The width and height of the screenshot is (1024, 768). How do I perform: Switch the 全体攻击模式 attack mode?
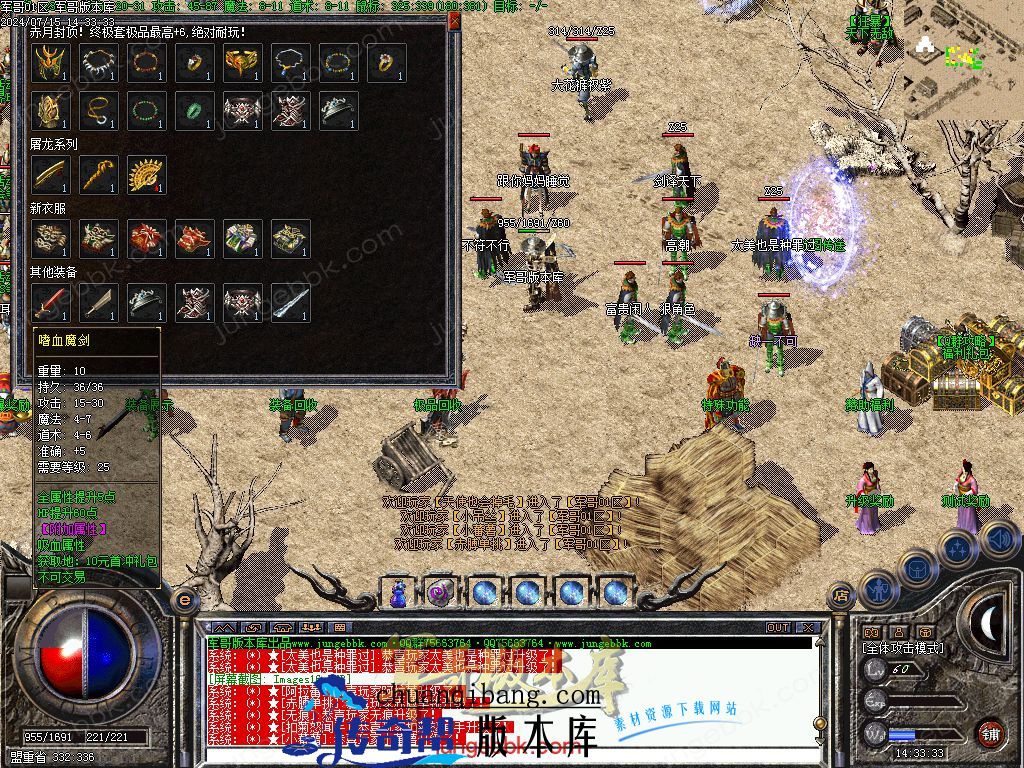pyautogui.click(x=903, y=648)
